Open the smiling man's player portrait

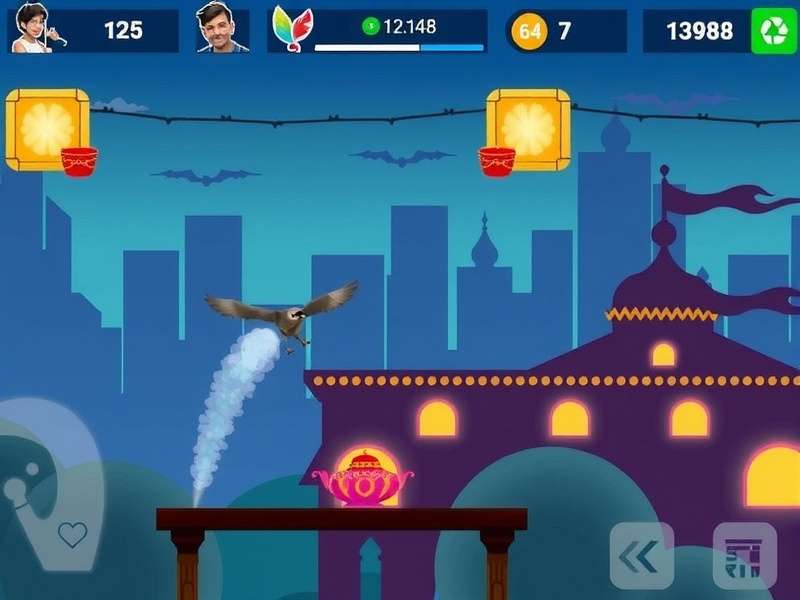[221, 29]
